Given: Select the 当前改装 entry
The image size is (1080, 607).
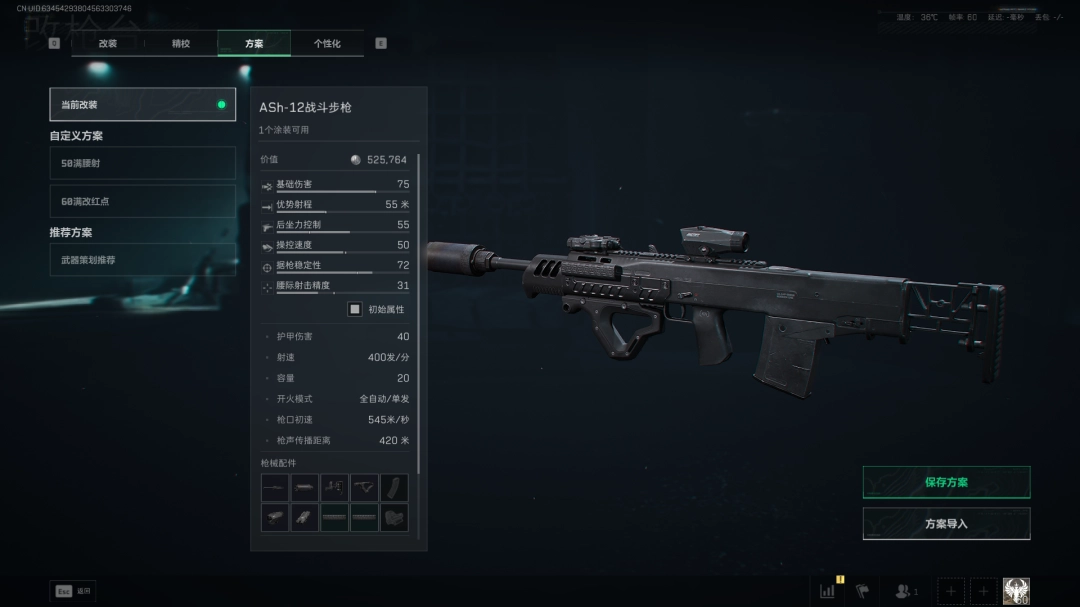Looking at the screenshot, I should (x=142, y=104).
